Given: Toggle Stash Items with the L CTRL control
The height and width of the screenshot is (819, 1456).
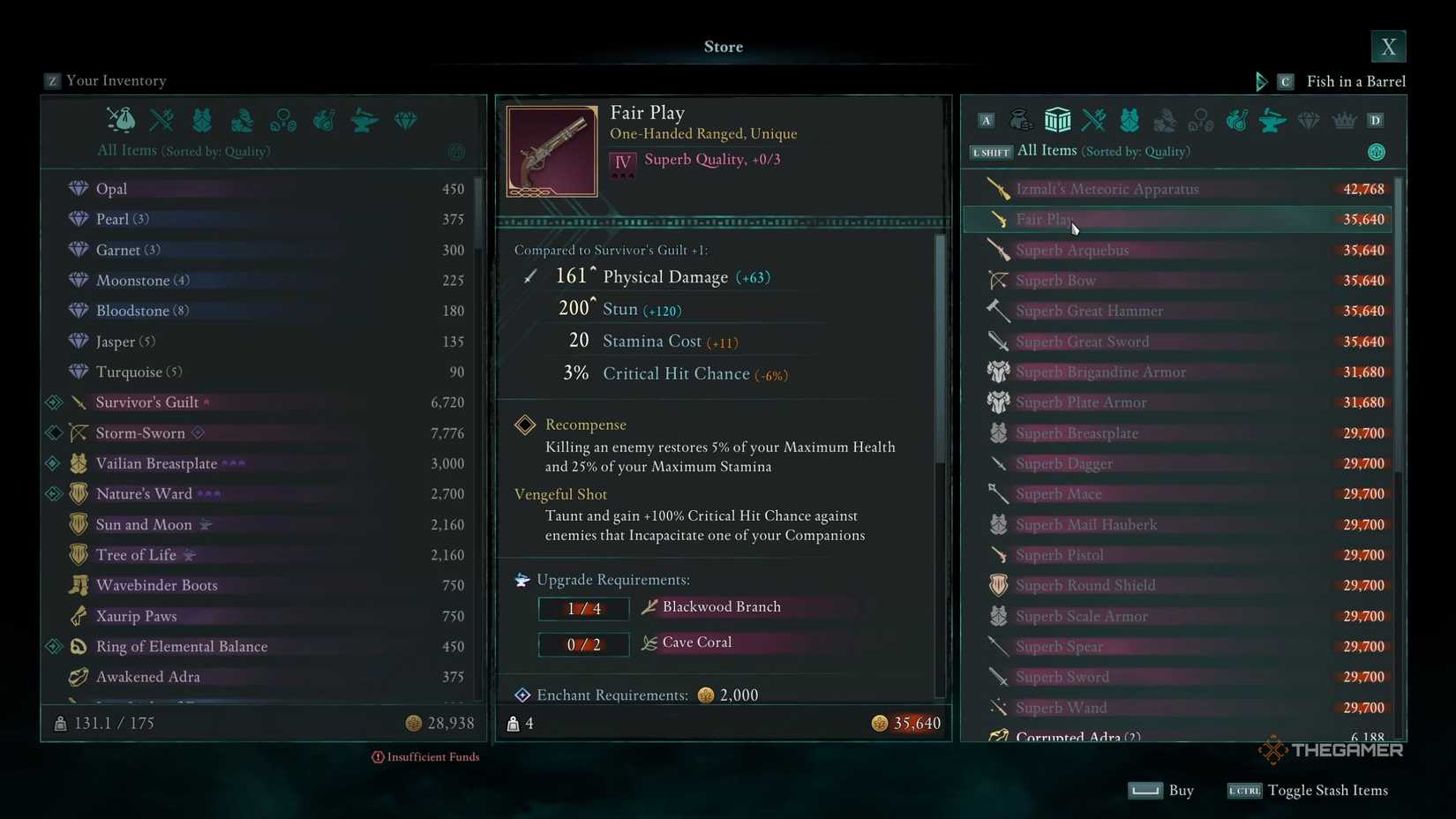Looking at the screenshot, I should click(1243, 791).
